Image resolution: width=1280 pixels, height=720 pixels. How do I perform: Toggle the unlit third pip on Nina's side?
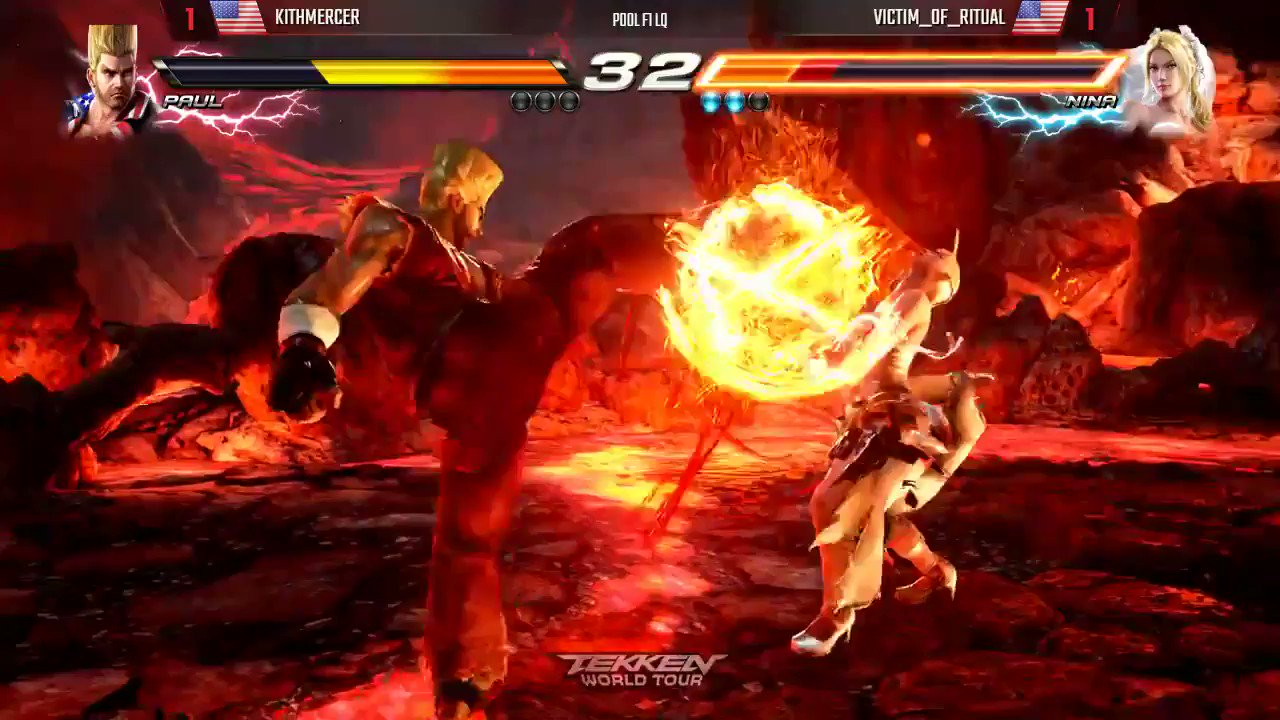tap(758, 101)
